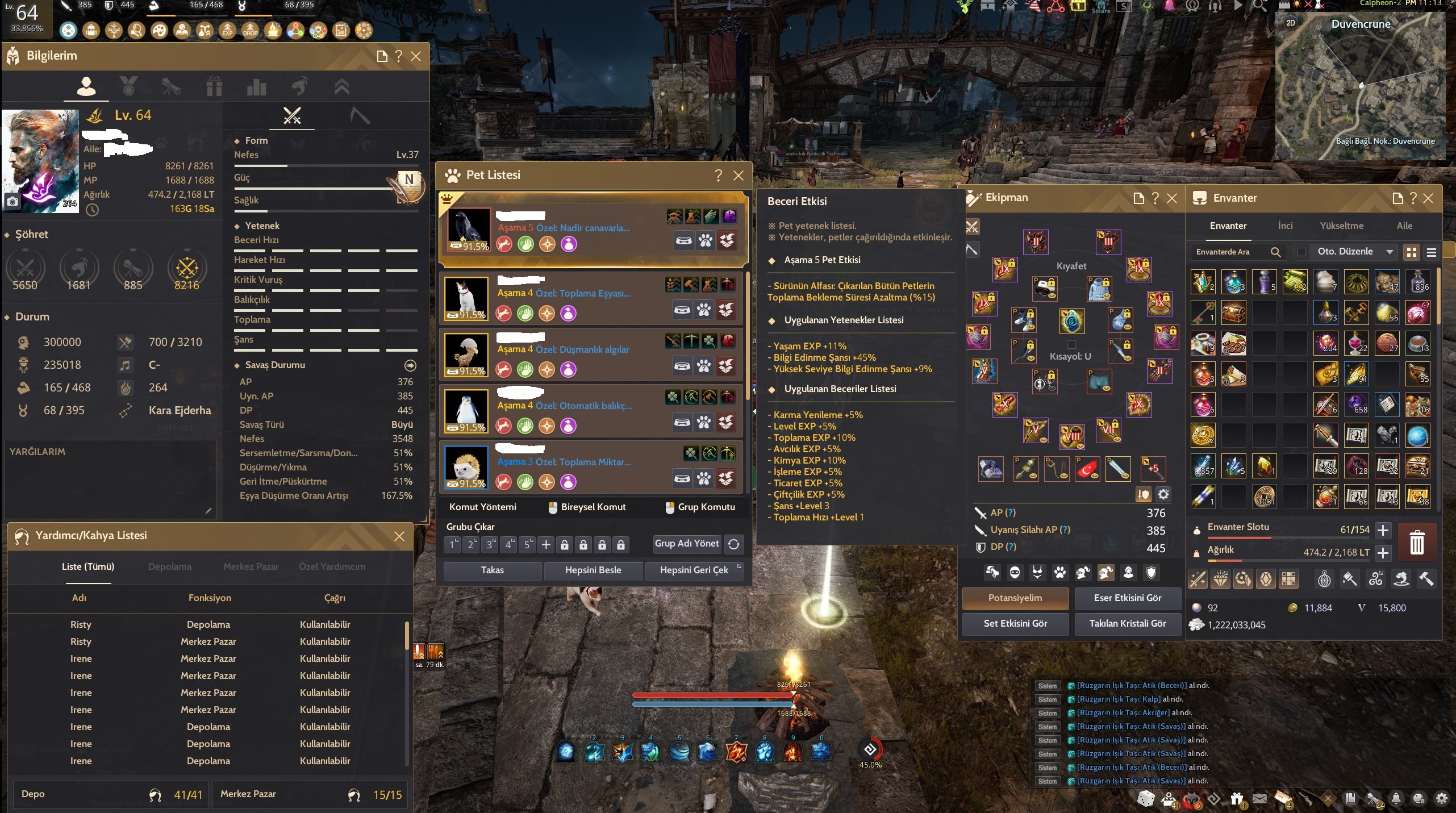This screenshot has height=813, width=1456.
Task: Show the Potansiyelim equipment view
Action: [x=1015, y=598]
